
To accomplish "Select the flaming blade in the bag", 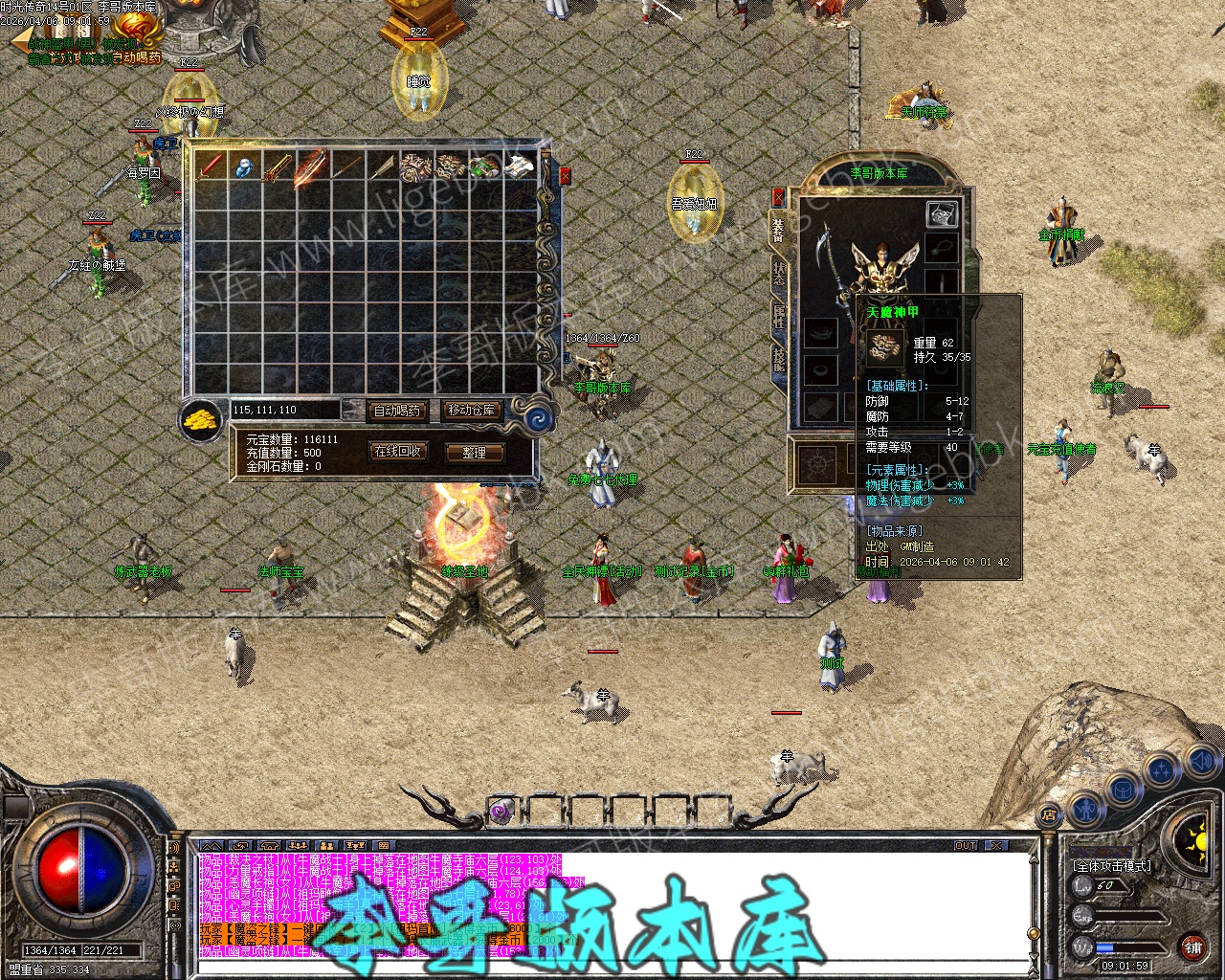I will tap(311, 167).
